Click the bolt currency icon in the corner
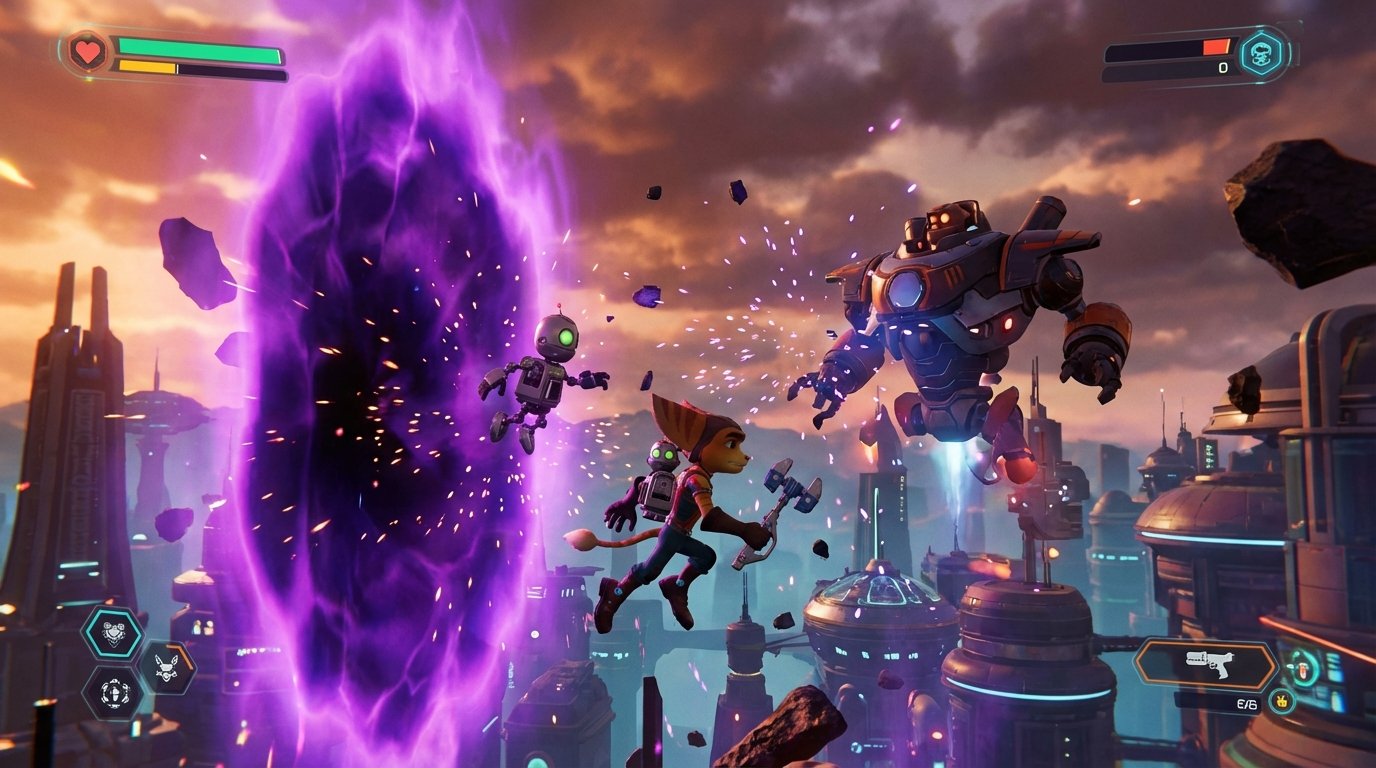 (1283, 701)
